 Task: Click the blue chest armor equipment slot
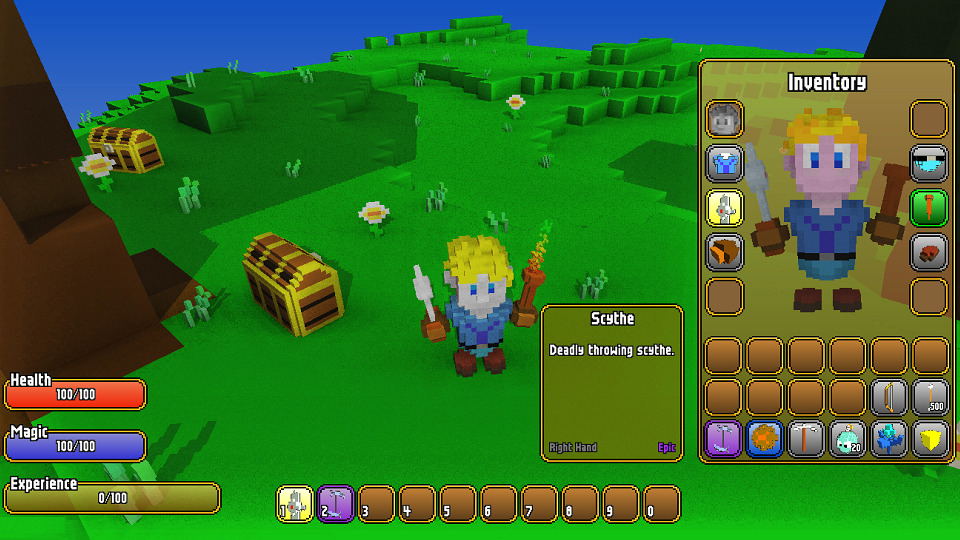click(x=725, y=163)
